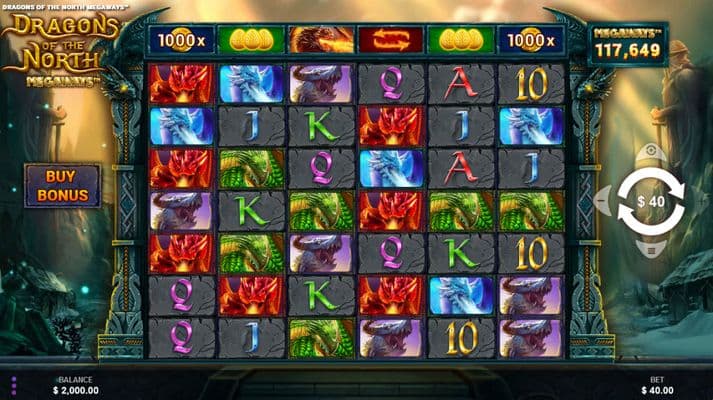This screenshot has width=713, height=400.
Task: Open the three purple dots menu
Action: coord(14,385)
